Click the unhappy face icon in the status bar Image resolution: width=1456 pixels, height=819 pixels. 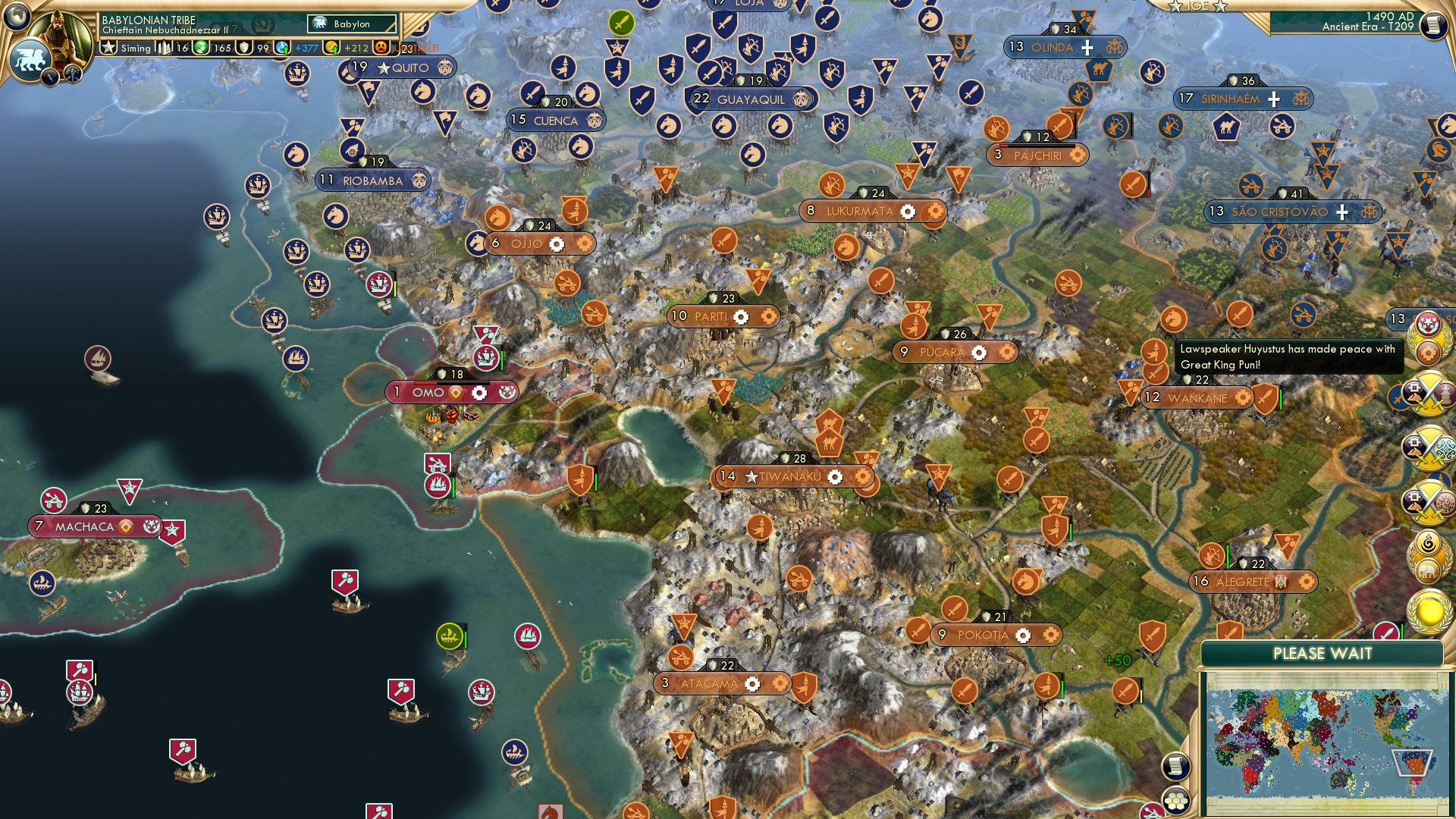pyautogui.click(x=381, y=48)
